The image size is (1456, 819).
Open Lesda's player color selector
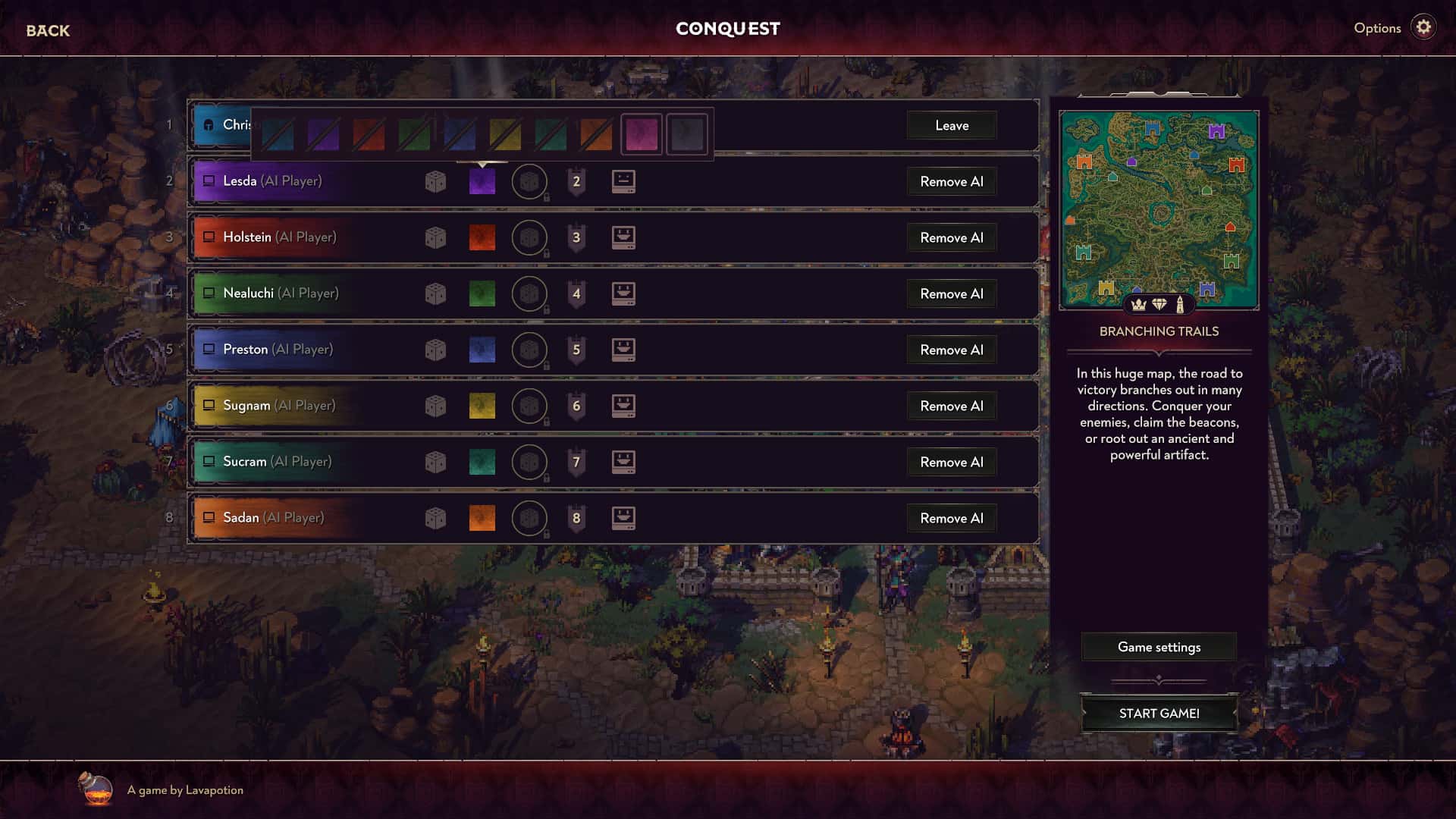click(x=482, y=181)
